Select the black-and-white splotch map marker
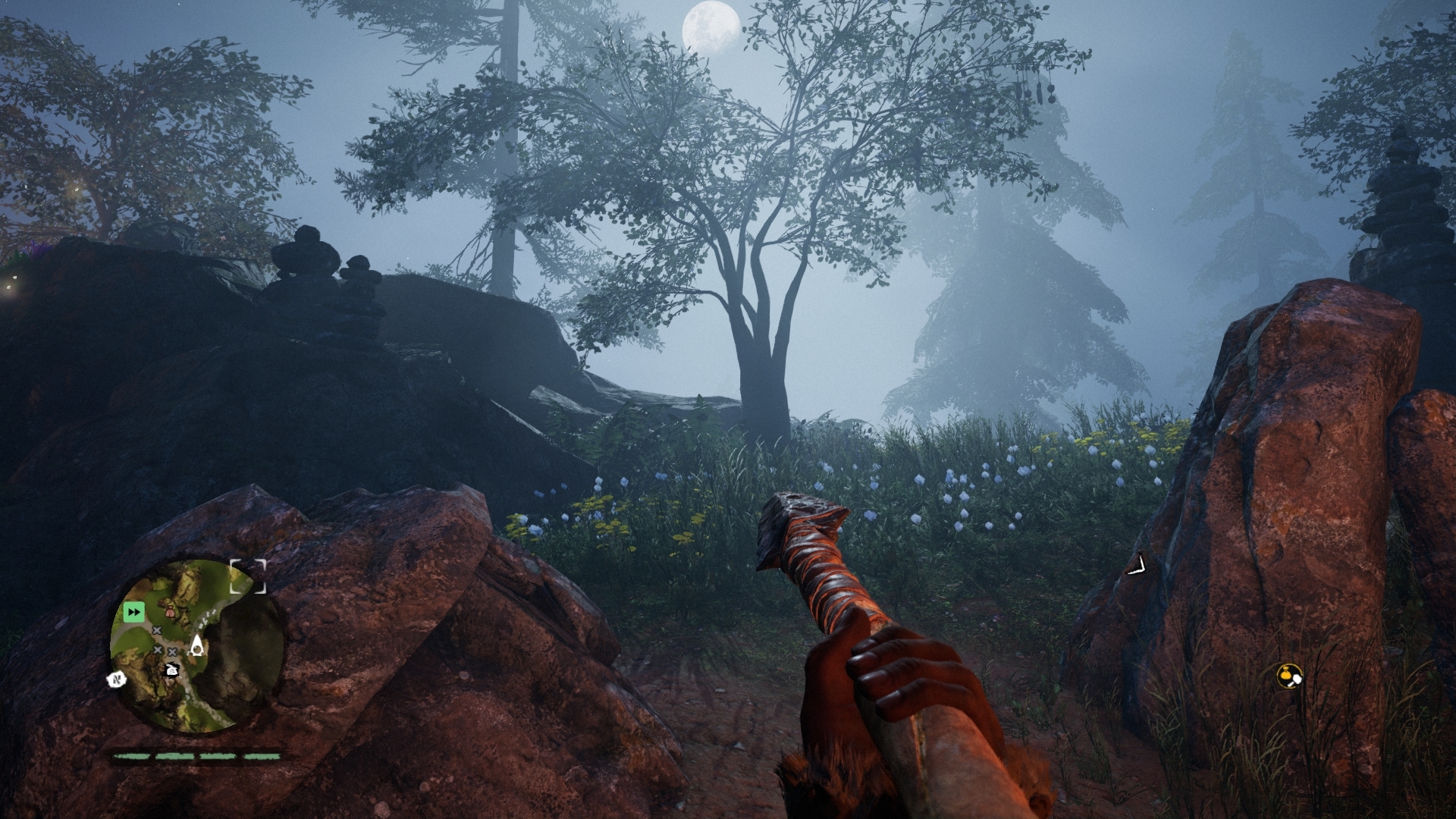This screenshot has height=819, width=1456. [x=171, y=669]
